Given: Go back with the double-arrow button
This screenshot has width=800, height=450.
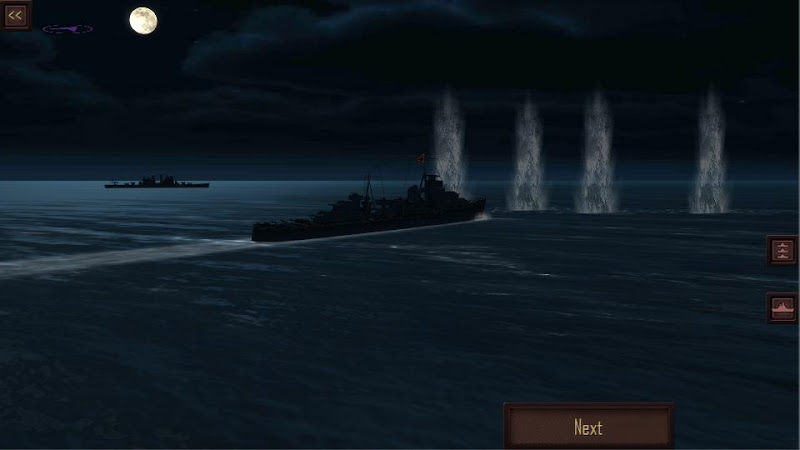Looking at the screenshot, I should 15,15.
